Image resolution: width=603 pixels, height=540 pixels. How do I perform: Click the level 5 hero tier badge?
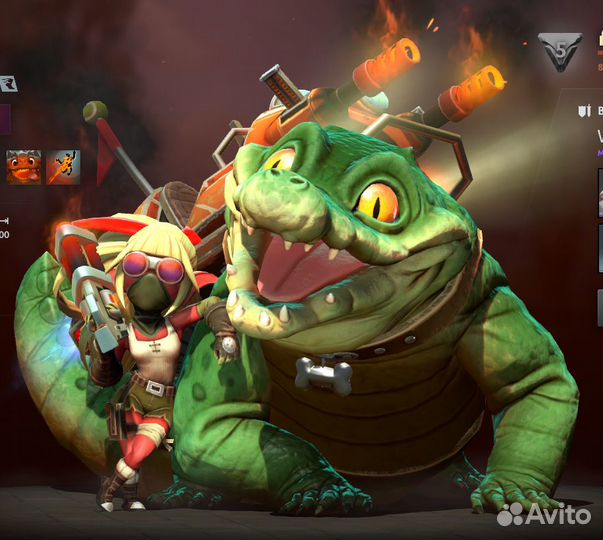559,51
